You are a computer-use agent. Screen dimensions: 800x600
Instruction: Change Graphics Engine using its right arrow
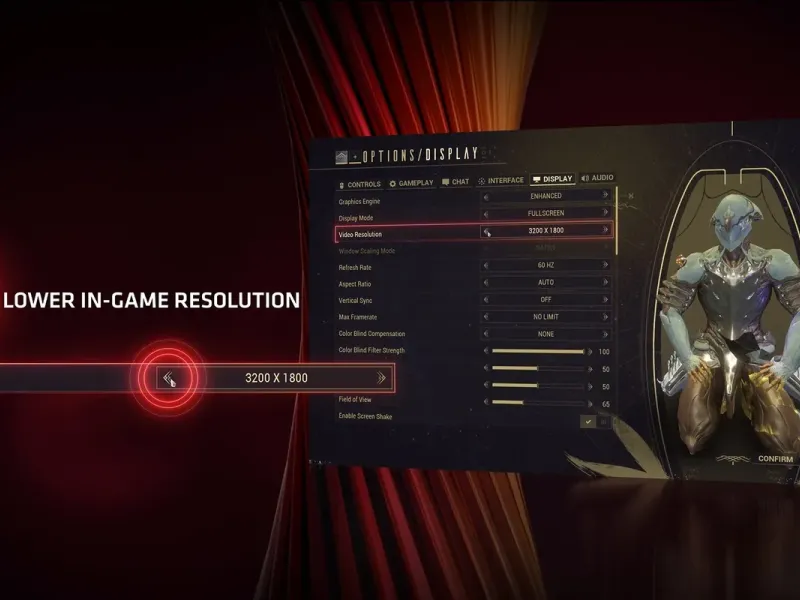point(605,196)
